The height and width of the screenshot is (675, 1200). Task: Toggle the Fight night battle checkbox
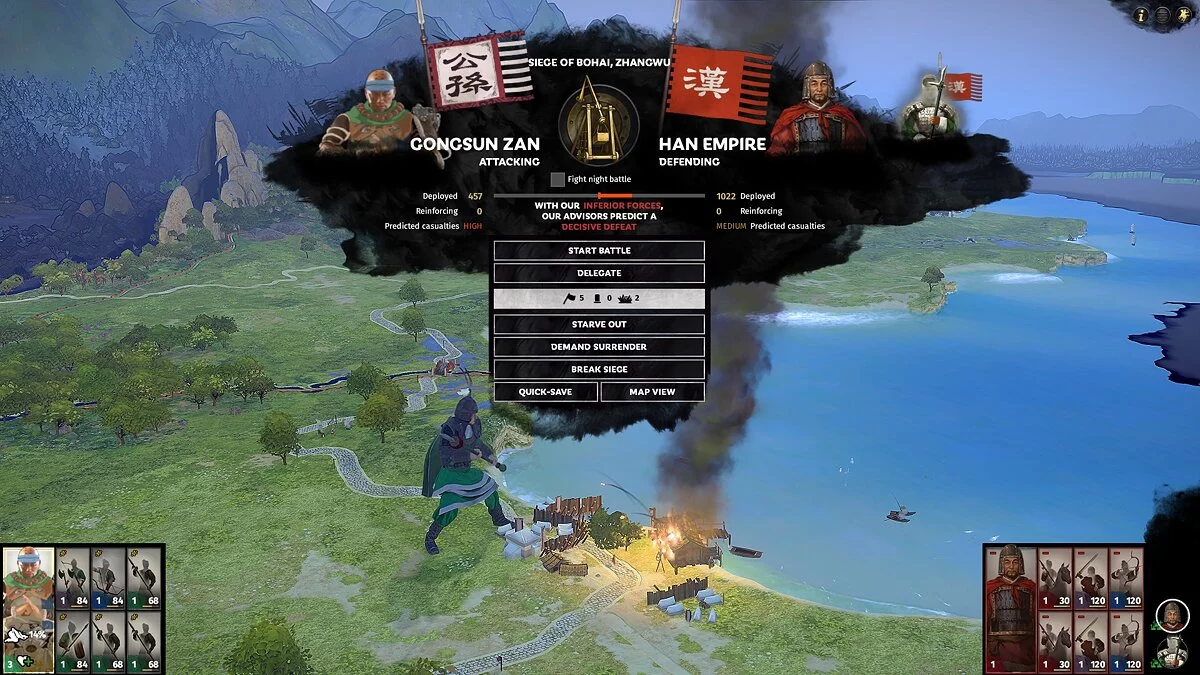tap(558, 179)
